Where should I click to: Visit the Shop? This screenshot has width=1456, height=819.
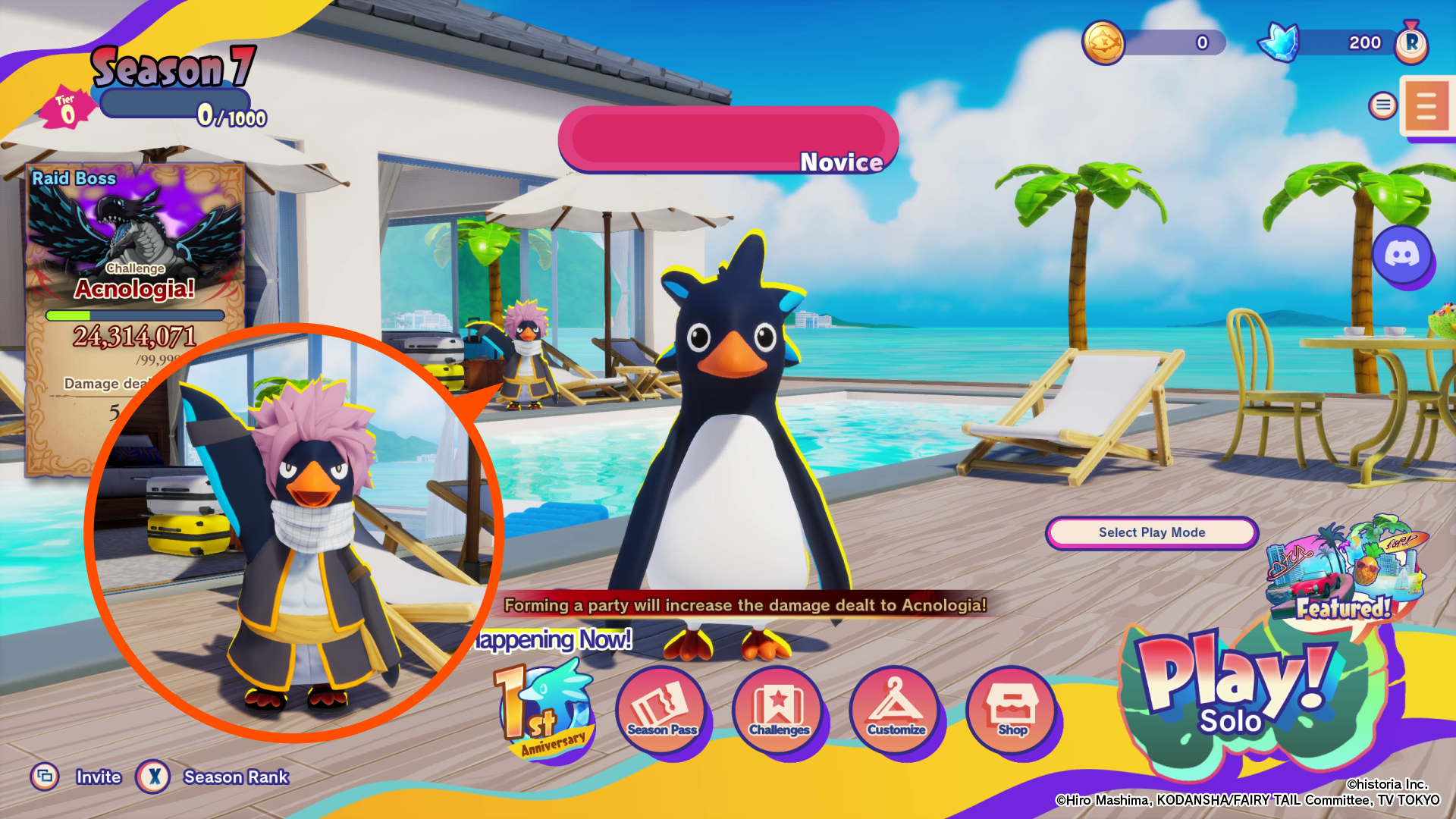click(1012, 711)
